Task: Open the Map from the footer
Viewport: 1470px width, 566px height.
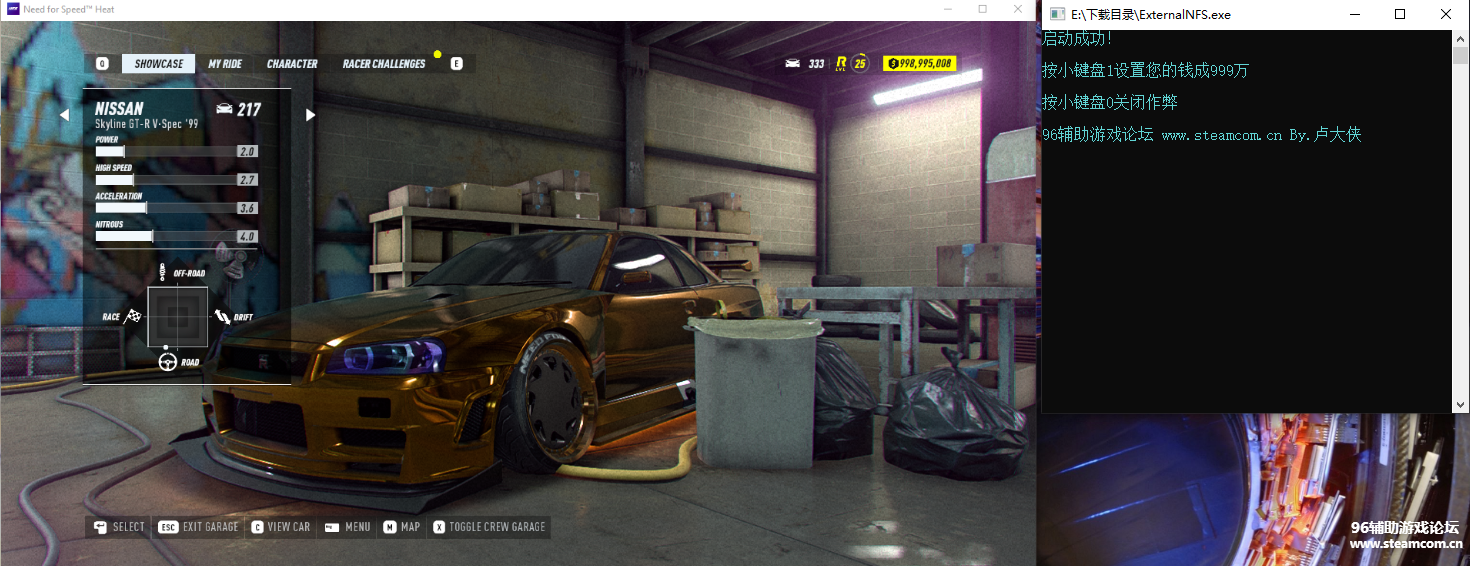Action: tap(402, 527)
